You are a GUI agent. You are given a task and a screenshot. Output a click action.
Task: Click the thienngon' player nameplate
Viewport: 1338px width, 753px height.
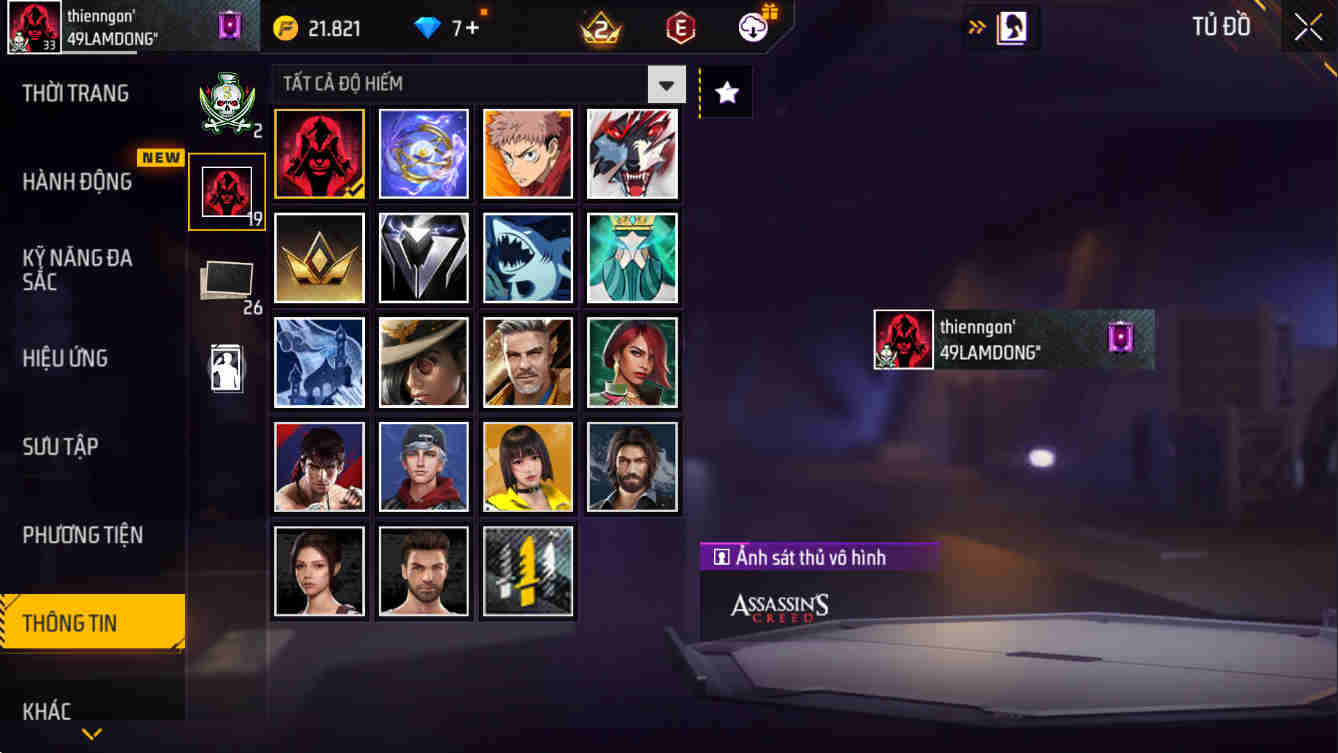pos(1010,339)
